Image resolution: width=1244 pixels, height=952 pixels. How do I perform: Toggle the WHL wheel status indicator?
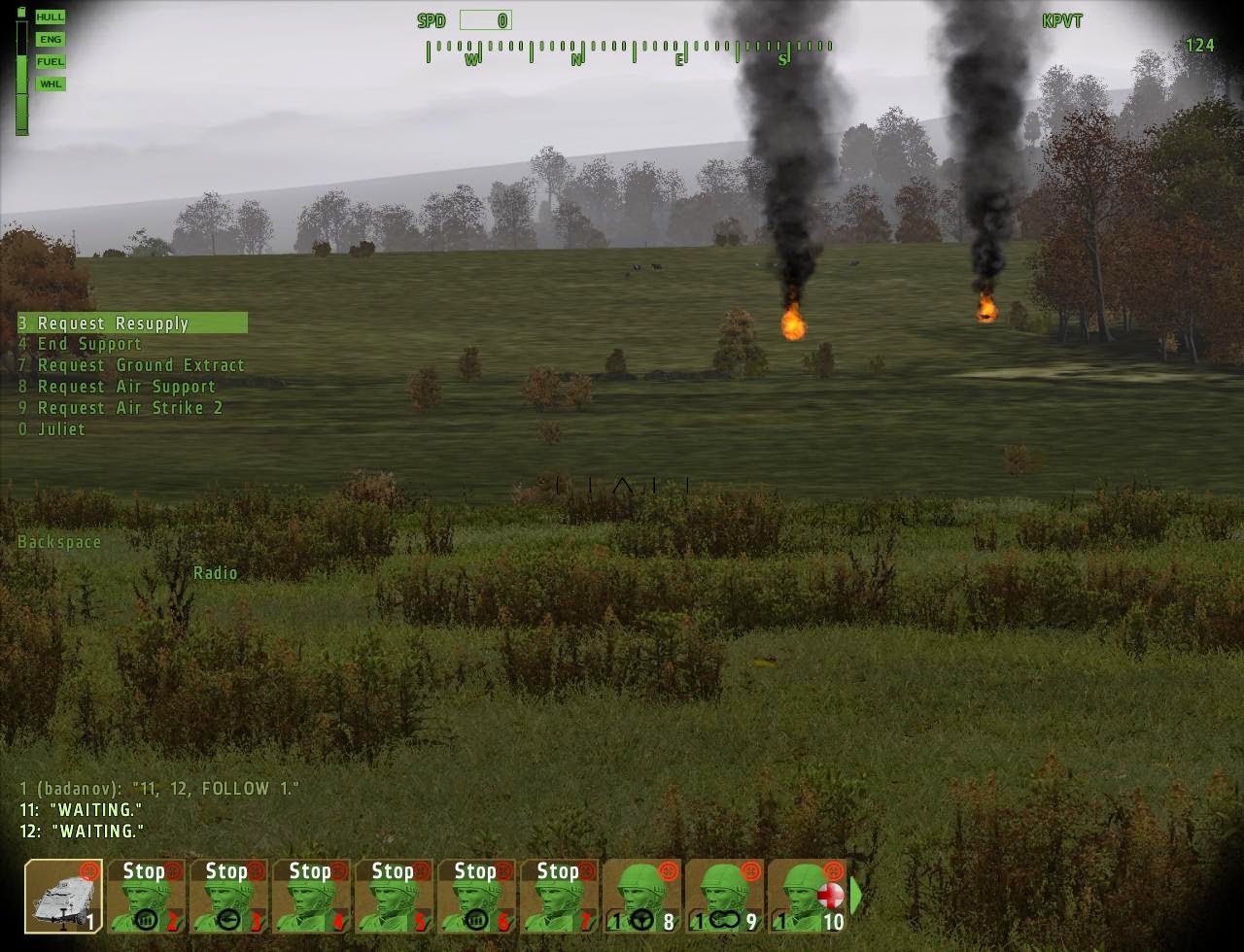click(x=50, y=85)
